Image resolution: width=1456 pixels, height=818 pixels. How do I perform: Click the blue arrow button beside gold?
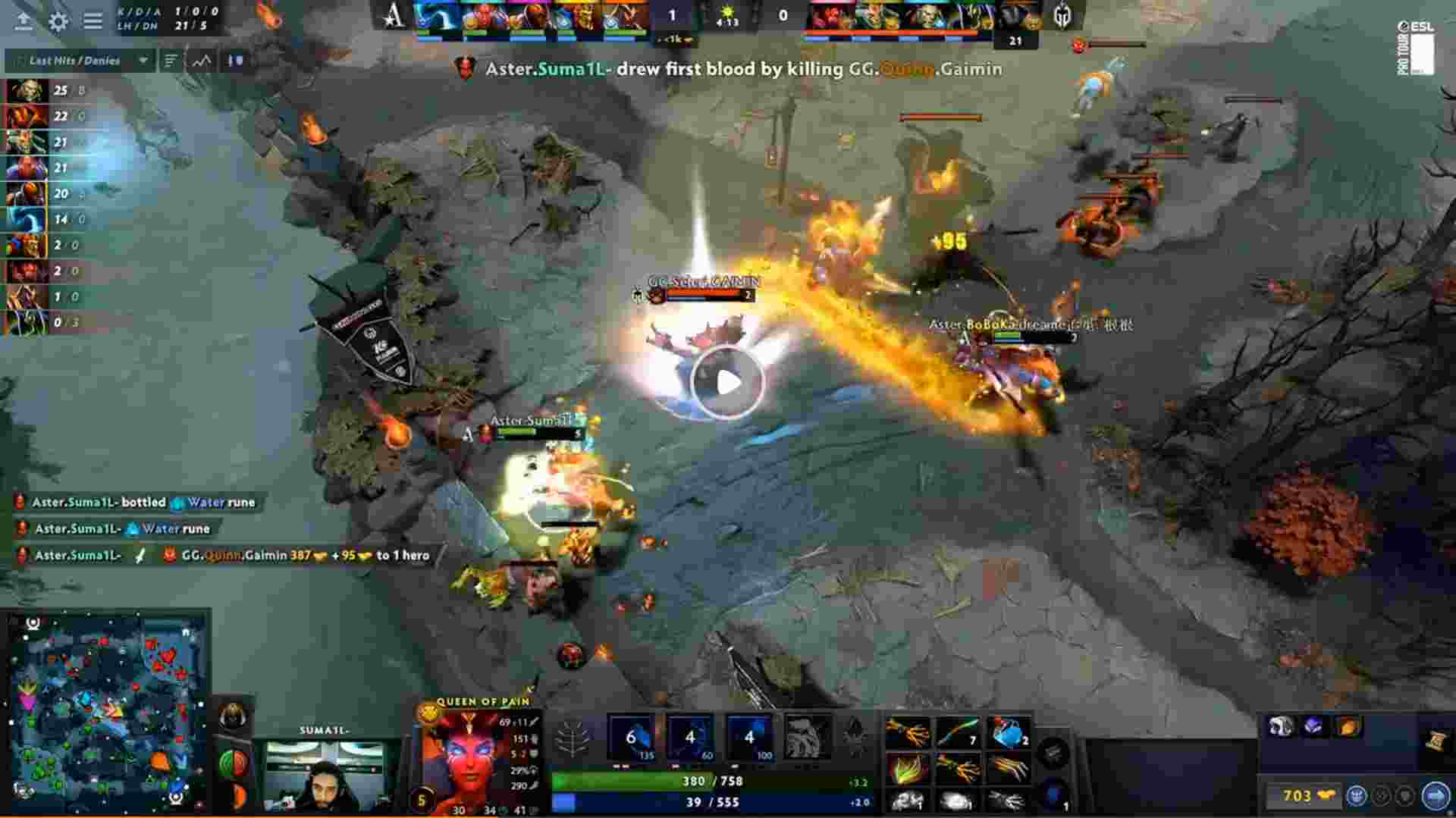pos(1434,795)
